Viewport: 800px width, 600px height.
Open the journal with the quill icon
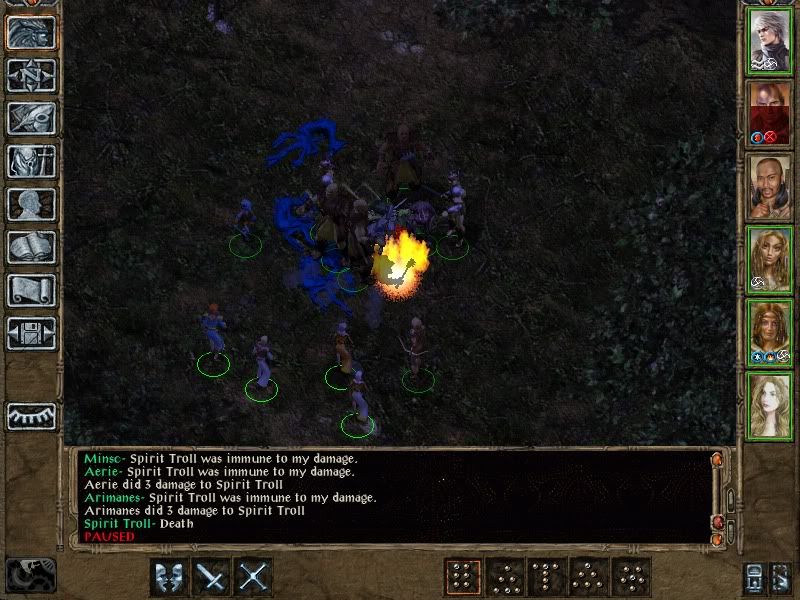click(x=31, y=118)
